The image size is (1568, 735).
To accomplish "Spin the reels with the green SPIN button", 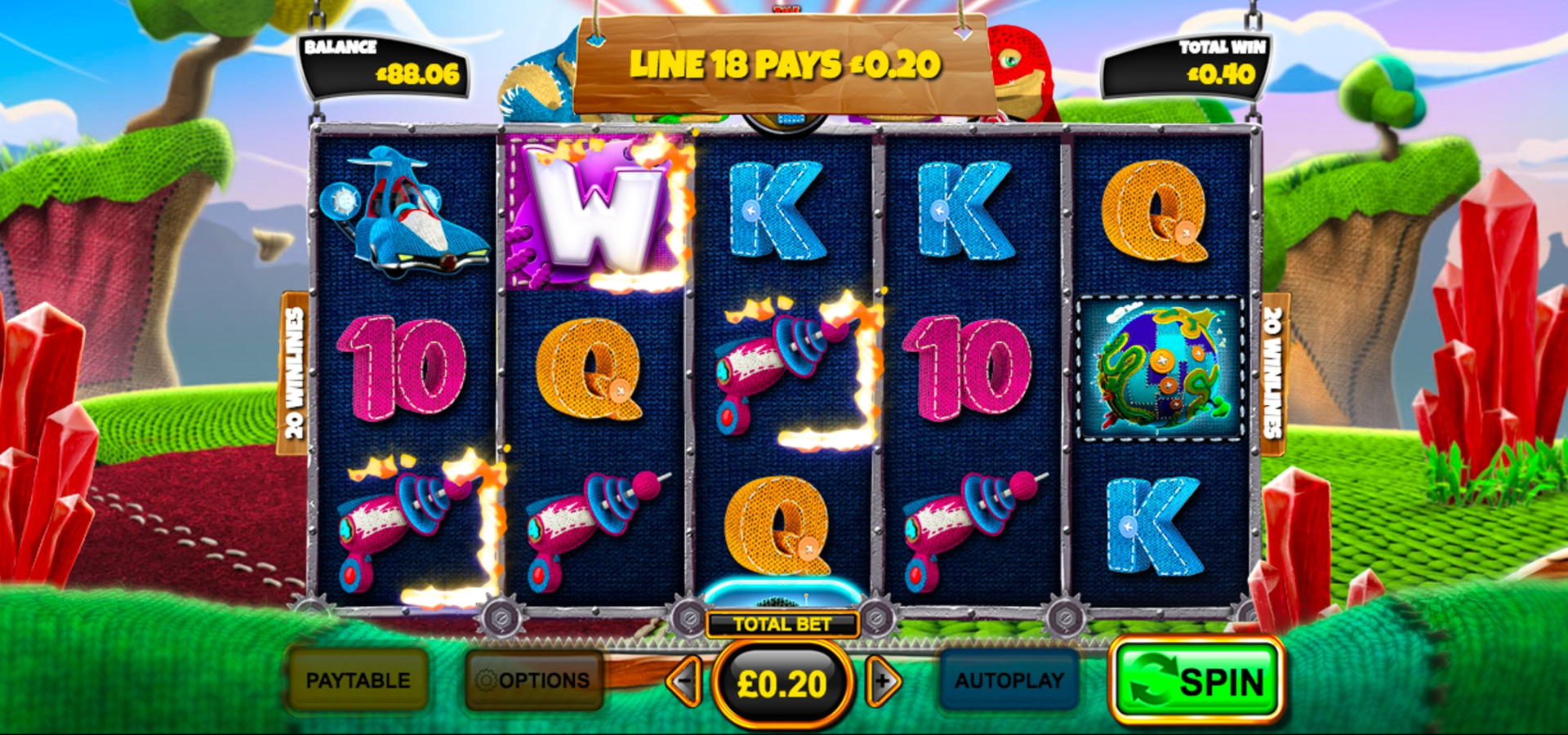I will pyautogui.click(x=1196, y=681).
